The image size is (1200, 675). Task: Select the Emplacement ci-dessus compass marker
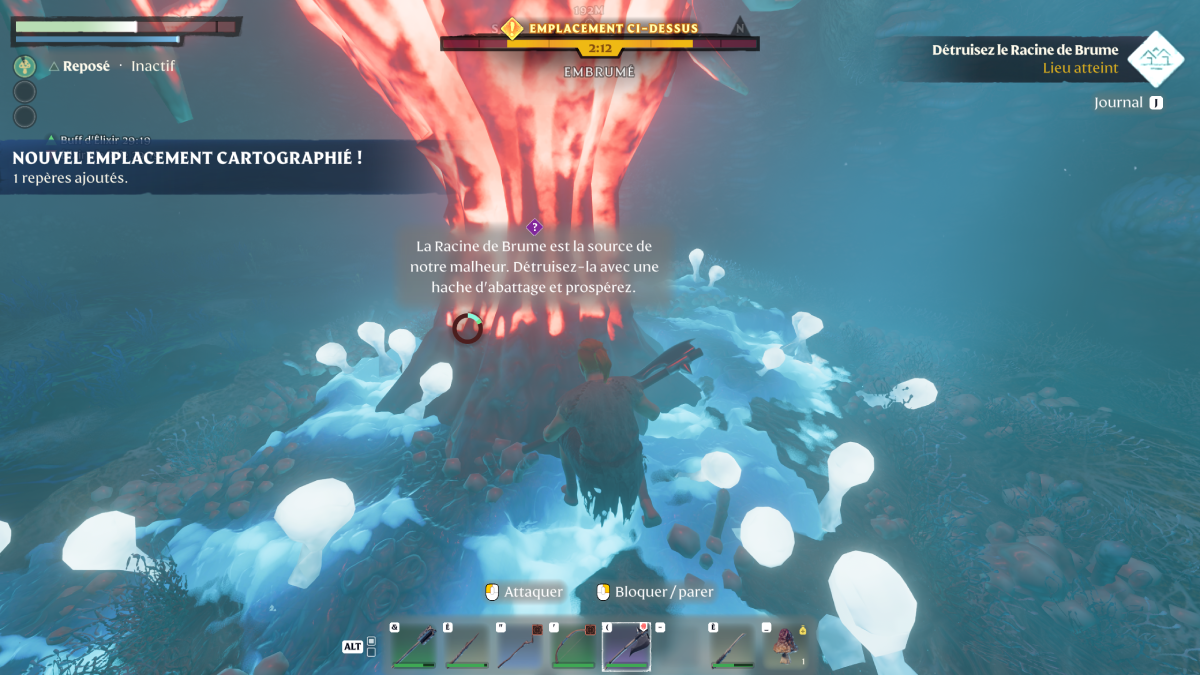pos(512,29)
